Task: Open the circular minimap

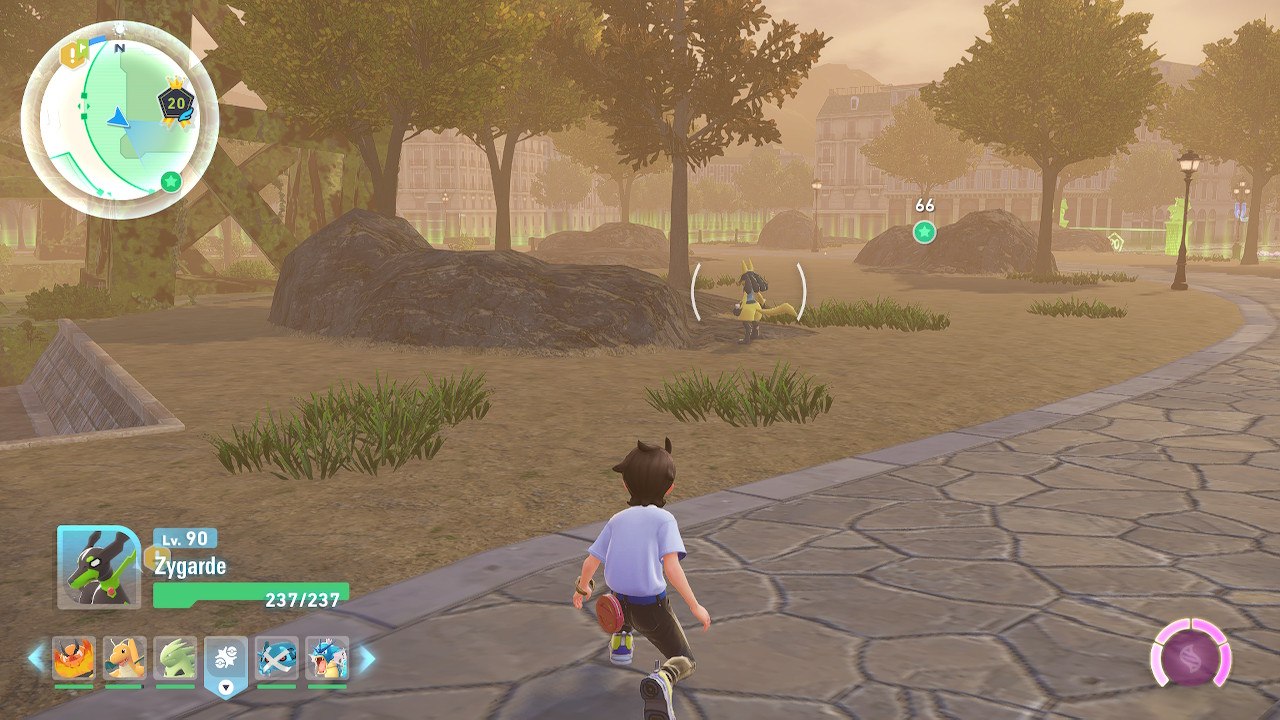Action: (x=118, y=117)
